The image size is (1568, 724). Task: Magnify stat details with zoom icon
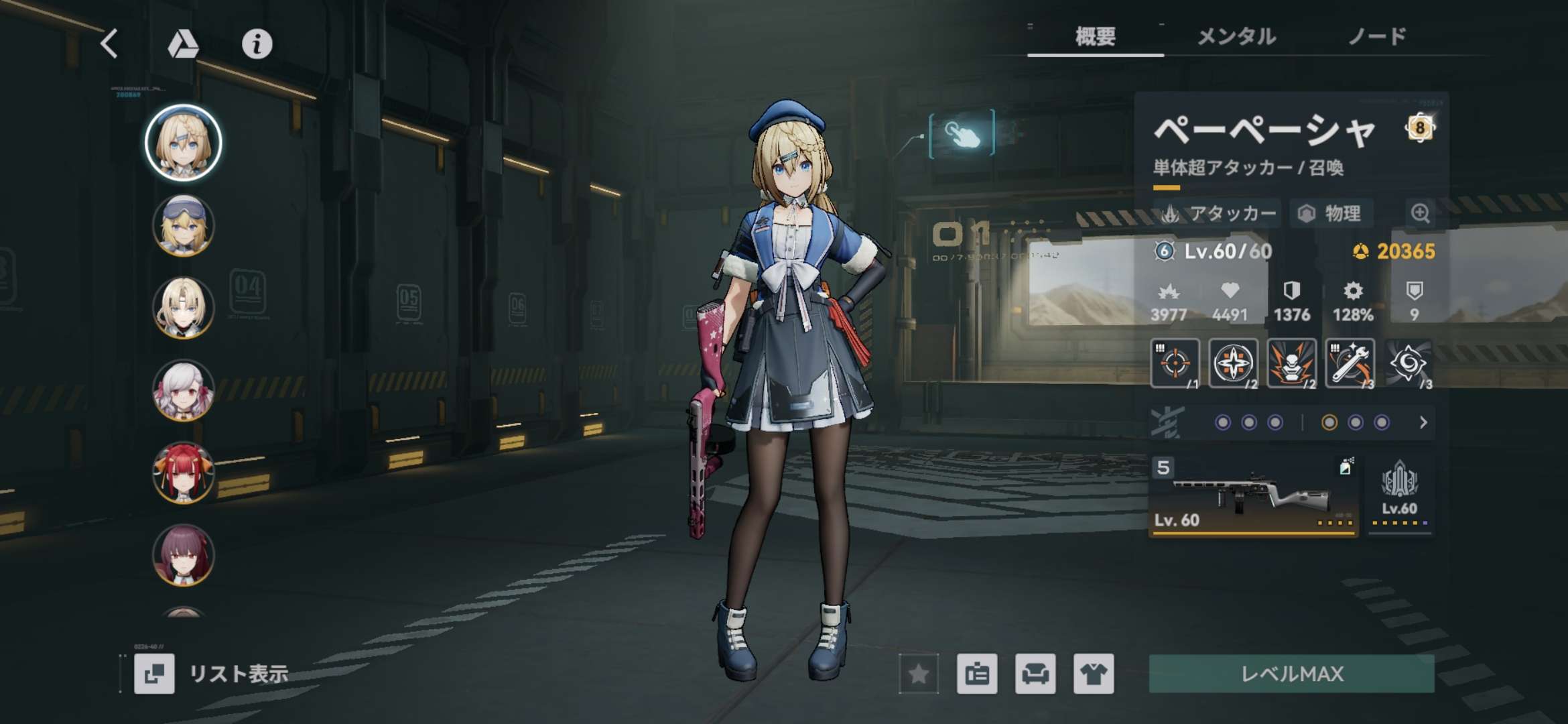(x=1420, y=213)
